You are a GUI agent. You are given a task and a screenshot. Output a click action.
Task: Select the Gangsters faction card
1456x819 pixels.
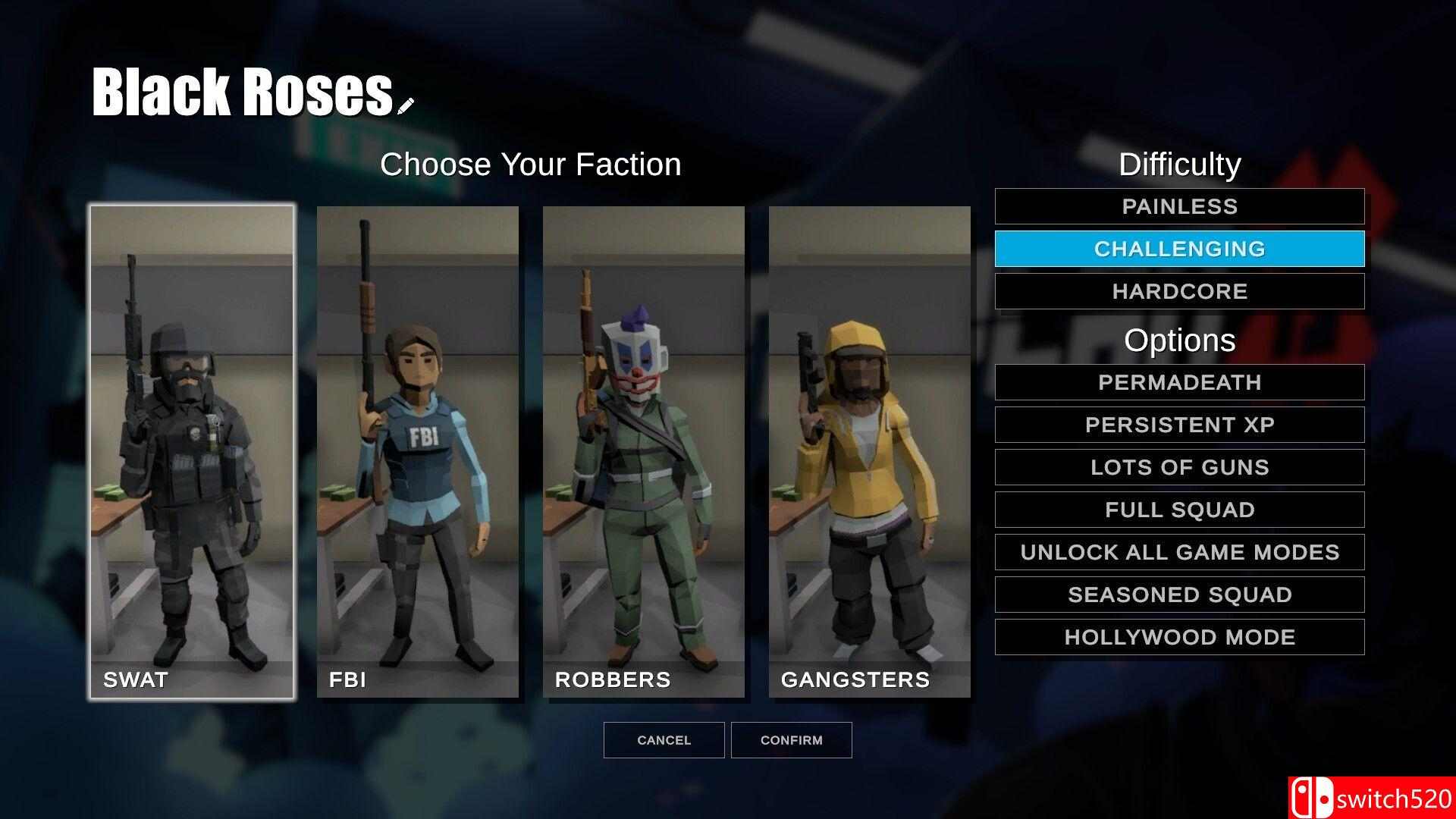point(870,451)
